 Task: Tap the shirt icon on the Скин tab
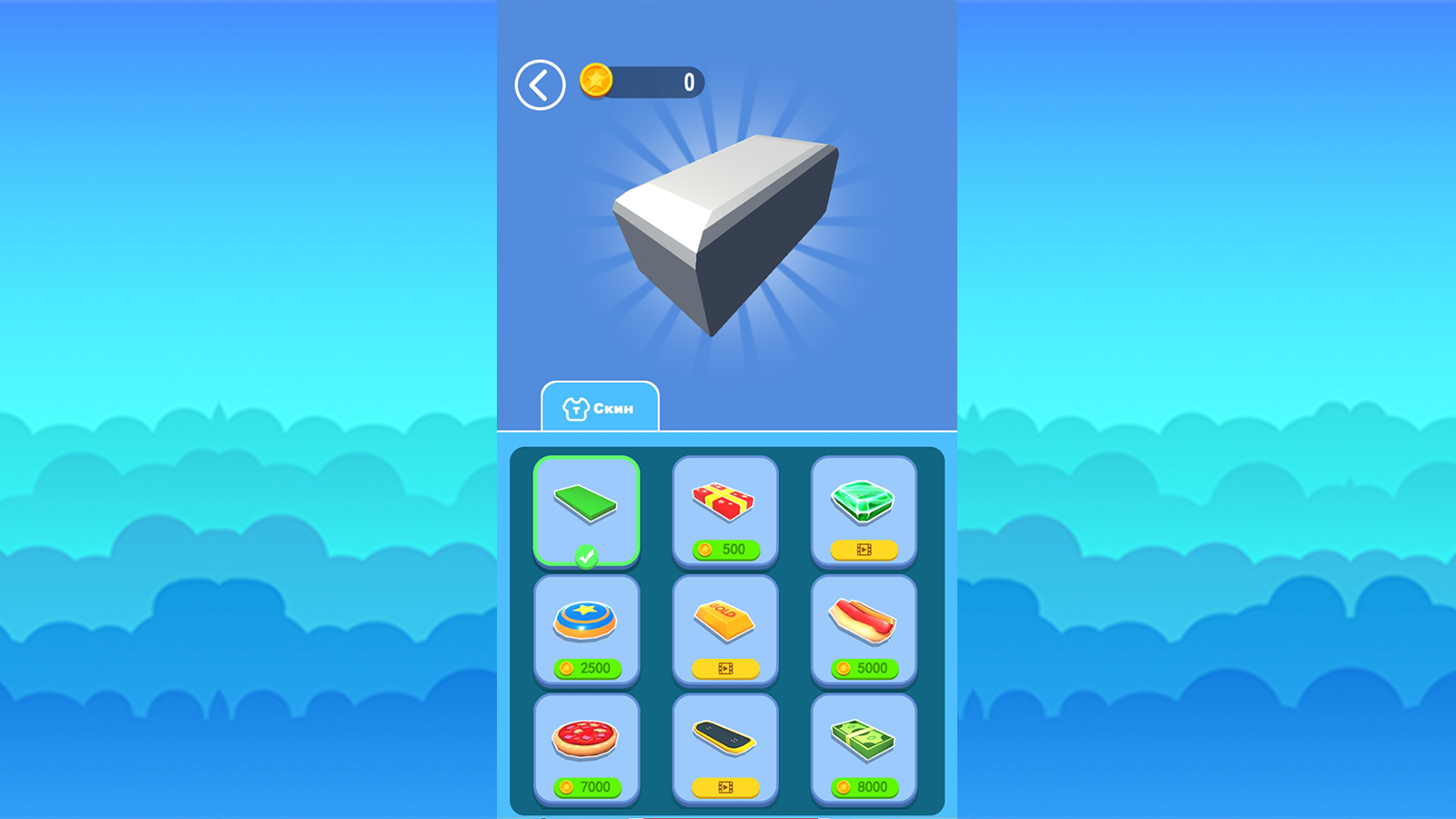pyautogui.click(x=577, y=407)
